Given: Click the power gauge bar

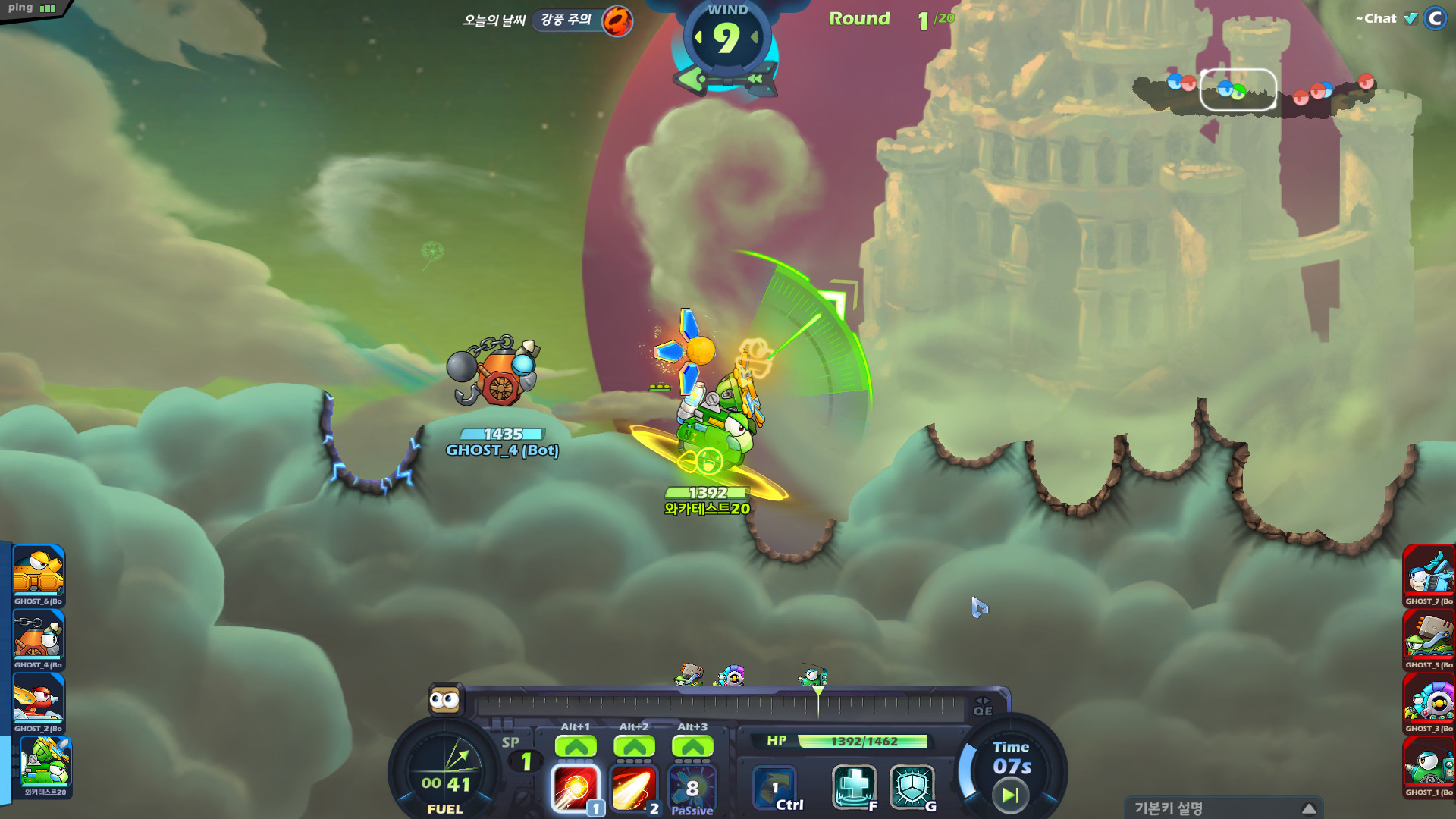Looking at the screenshot, I should 719,706.
